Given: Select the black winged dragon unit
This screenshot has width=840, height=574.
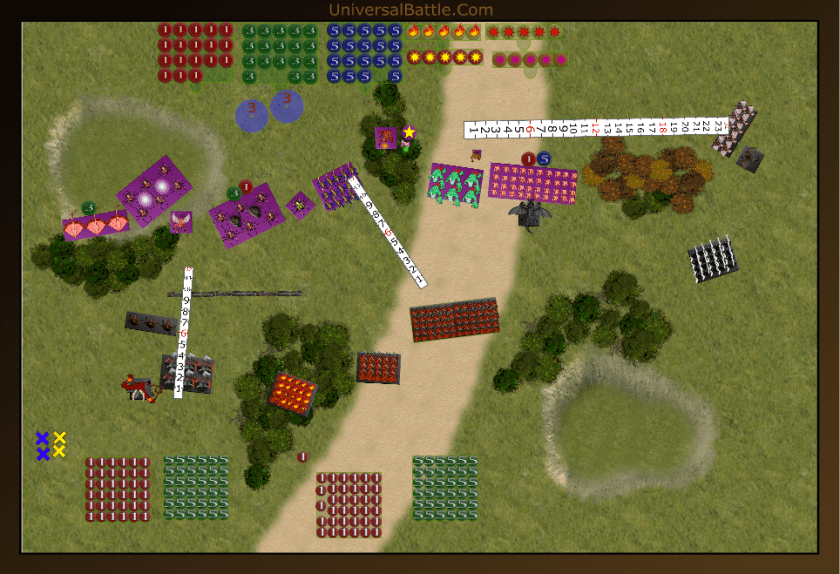Looking at the screenshot, I should coord(529,213).
